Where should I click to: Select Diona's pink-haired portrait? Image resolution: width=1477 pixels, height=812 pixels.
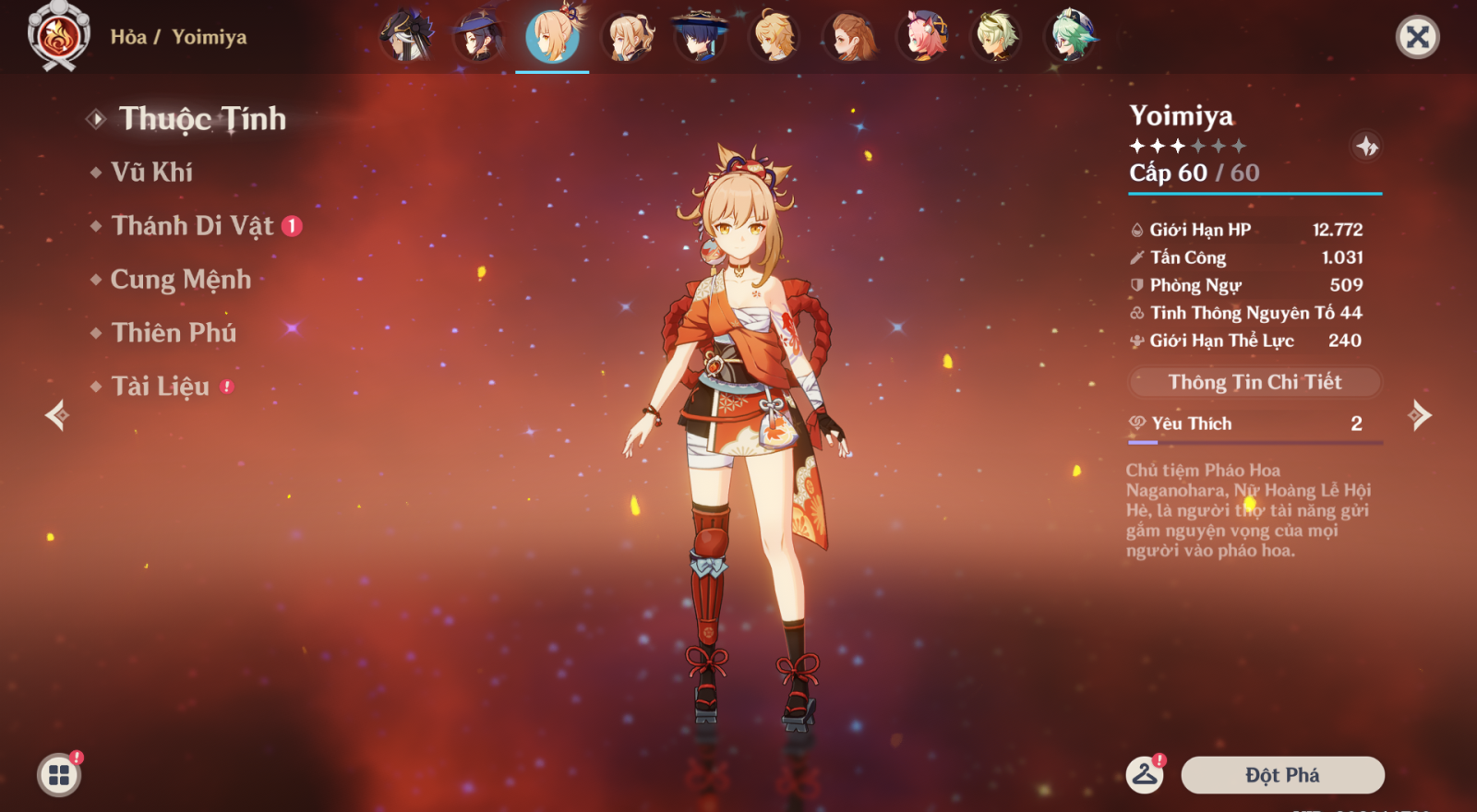(923, 37)
